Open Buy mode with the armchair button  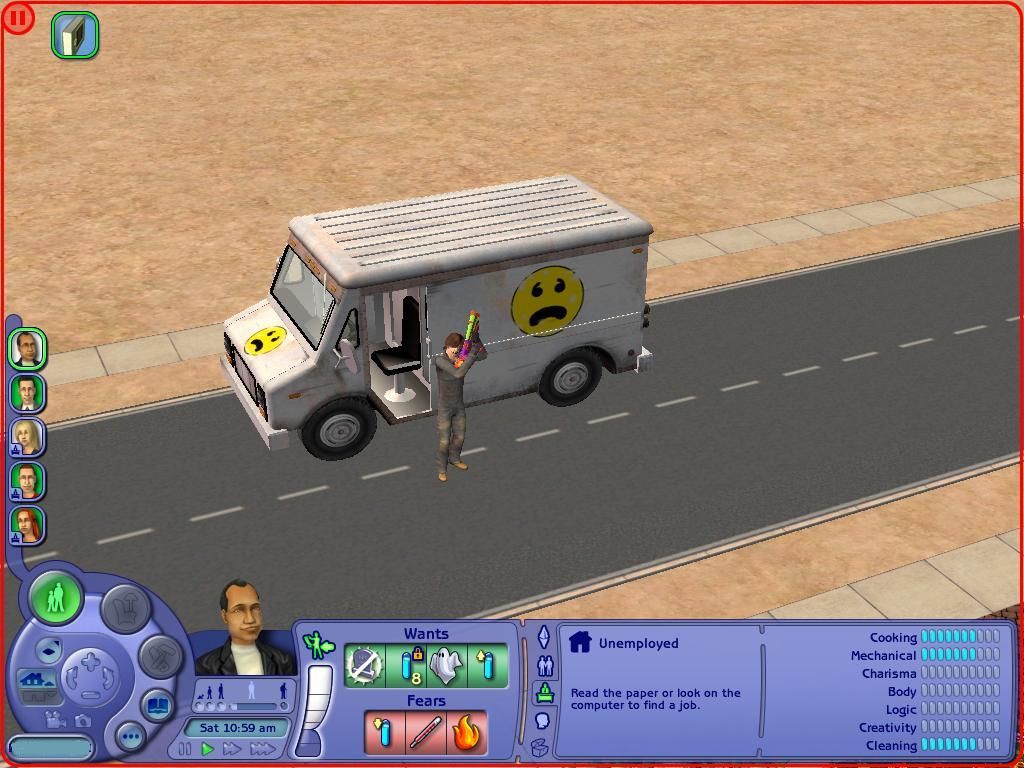126,606
